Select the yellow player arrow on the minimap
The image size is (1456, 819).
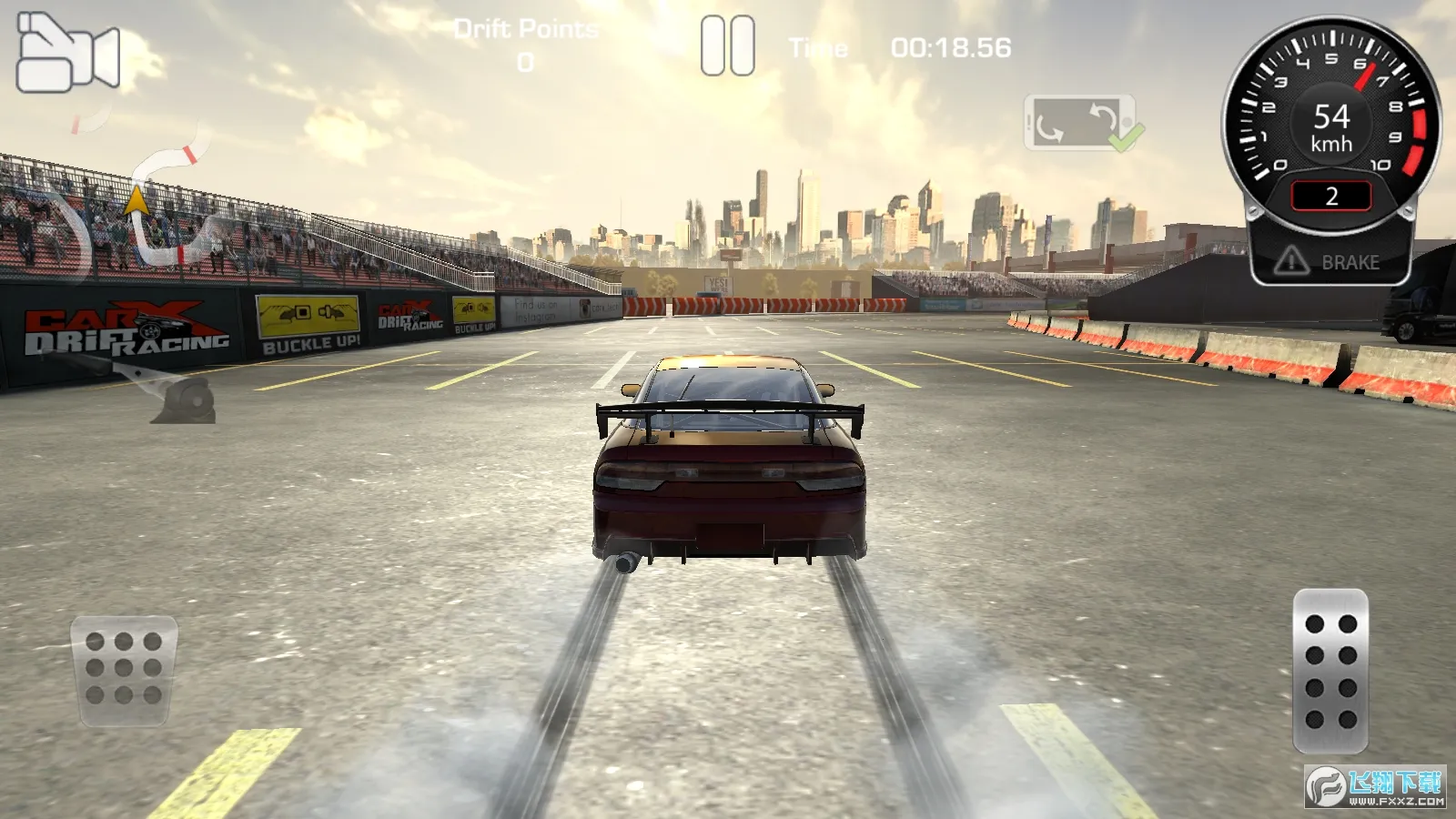(136, 200)
